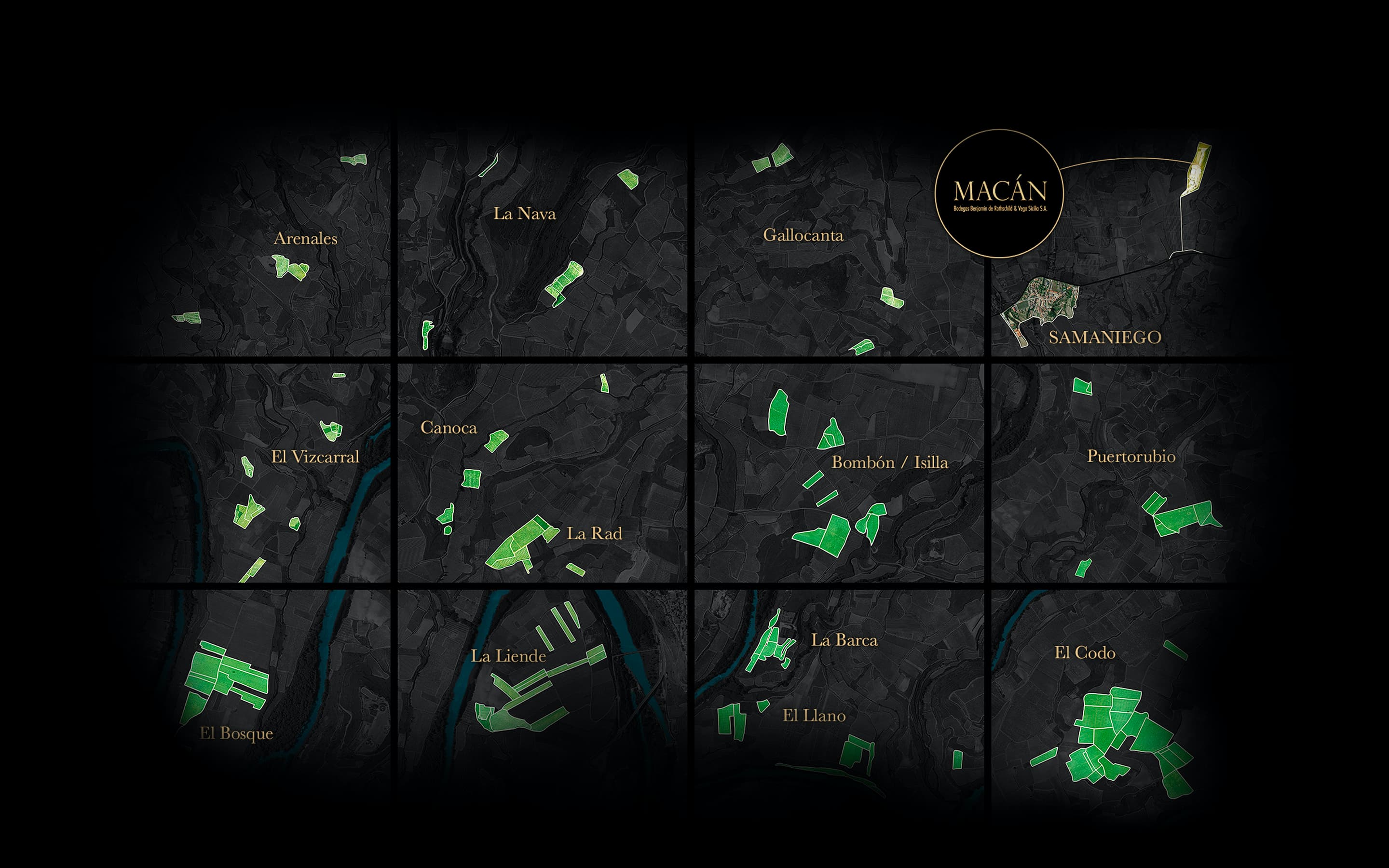Viewport: 1389px width, 868px height.
Task: Open the Bombón / Isilla label
Action: [x=890, y=462]
